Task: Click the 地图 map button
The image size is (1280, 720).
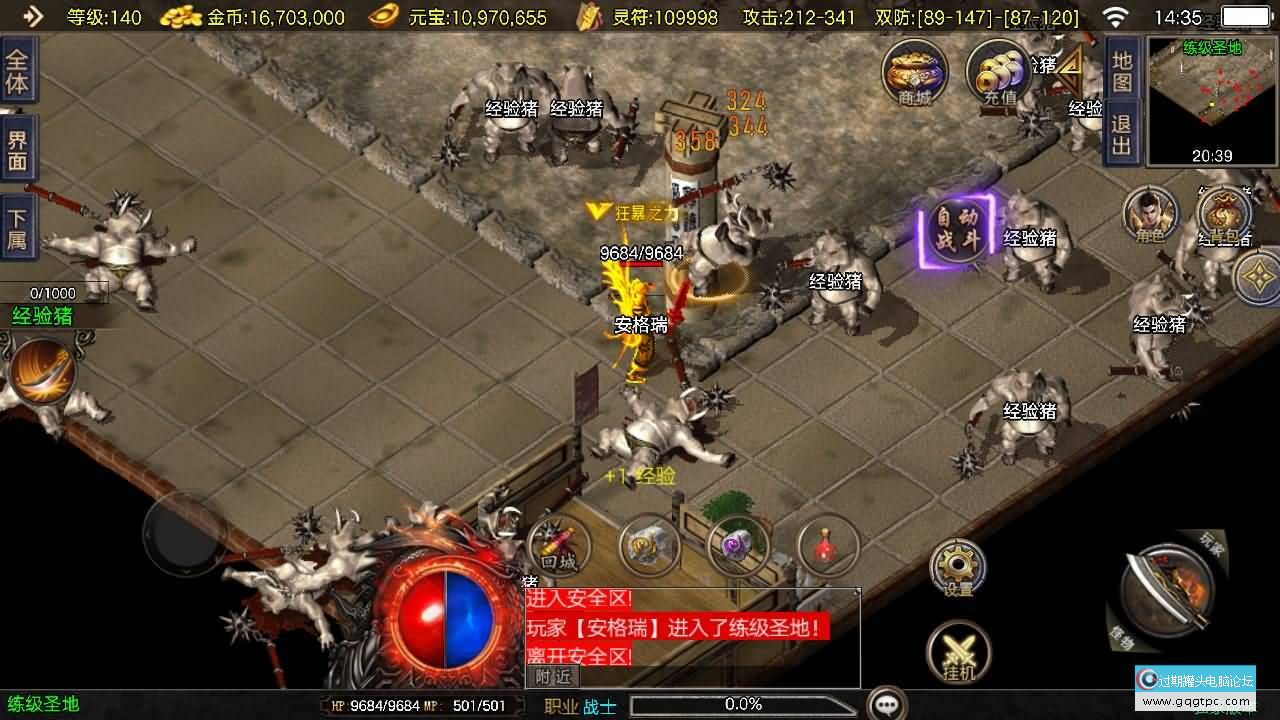Action: tap(1122, 72)
